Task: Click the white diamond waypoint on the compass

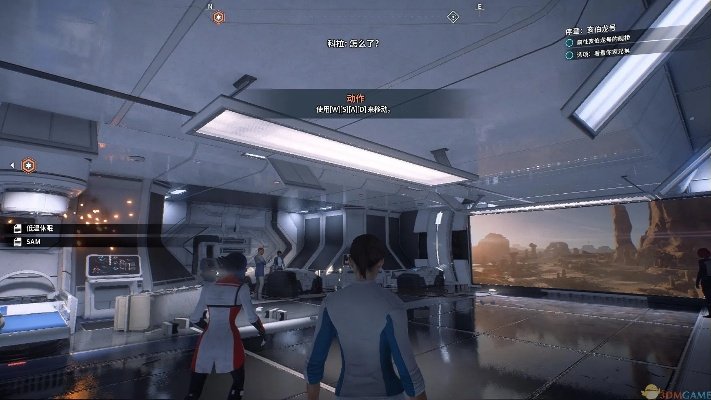Action: point(453,17)
